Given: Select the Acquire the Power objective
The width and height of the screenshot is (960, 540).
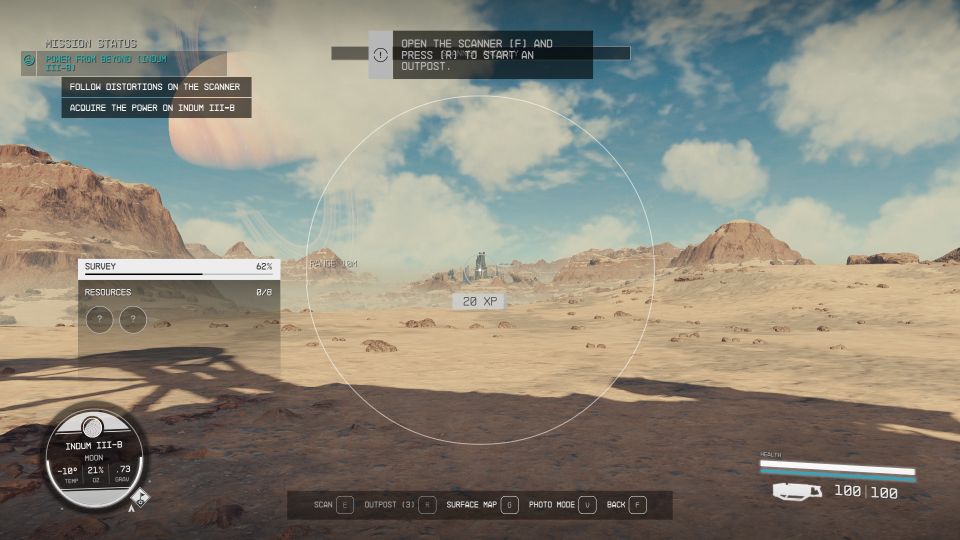Looking at the screenshot, I should 155,107.
